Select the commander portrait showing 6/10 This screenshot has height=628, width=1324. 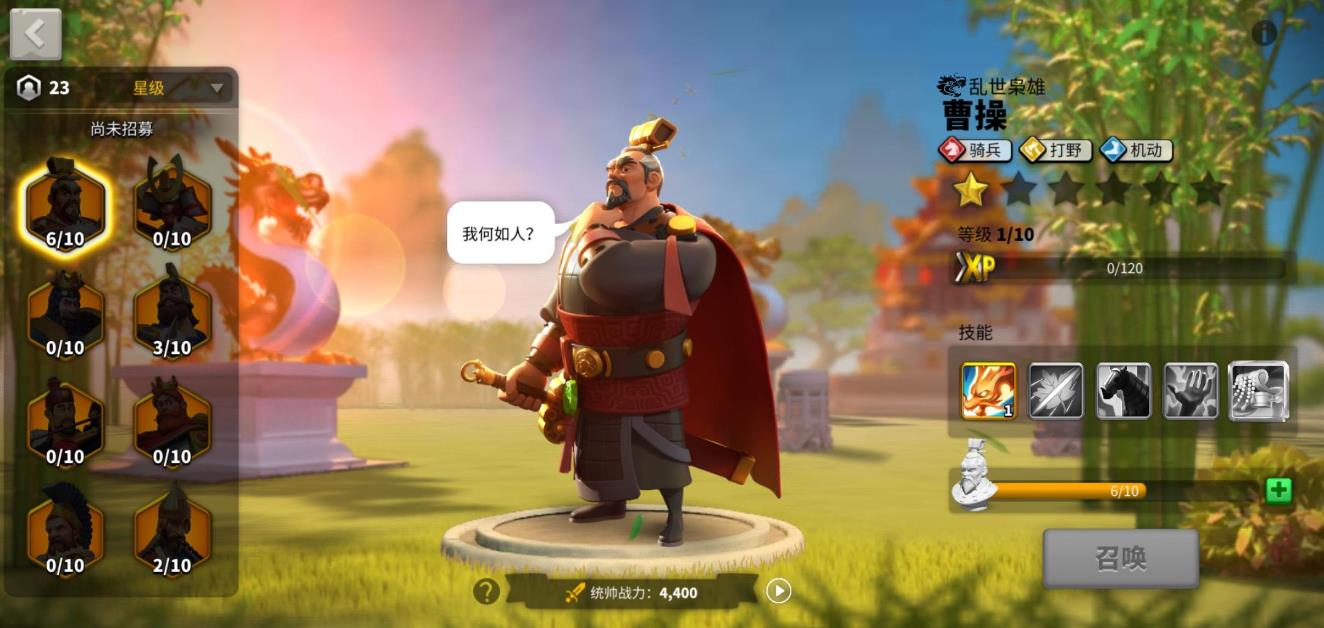(66, 204)
